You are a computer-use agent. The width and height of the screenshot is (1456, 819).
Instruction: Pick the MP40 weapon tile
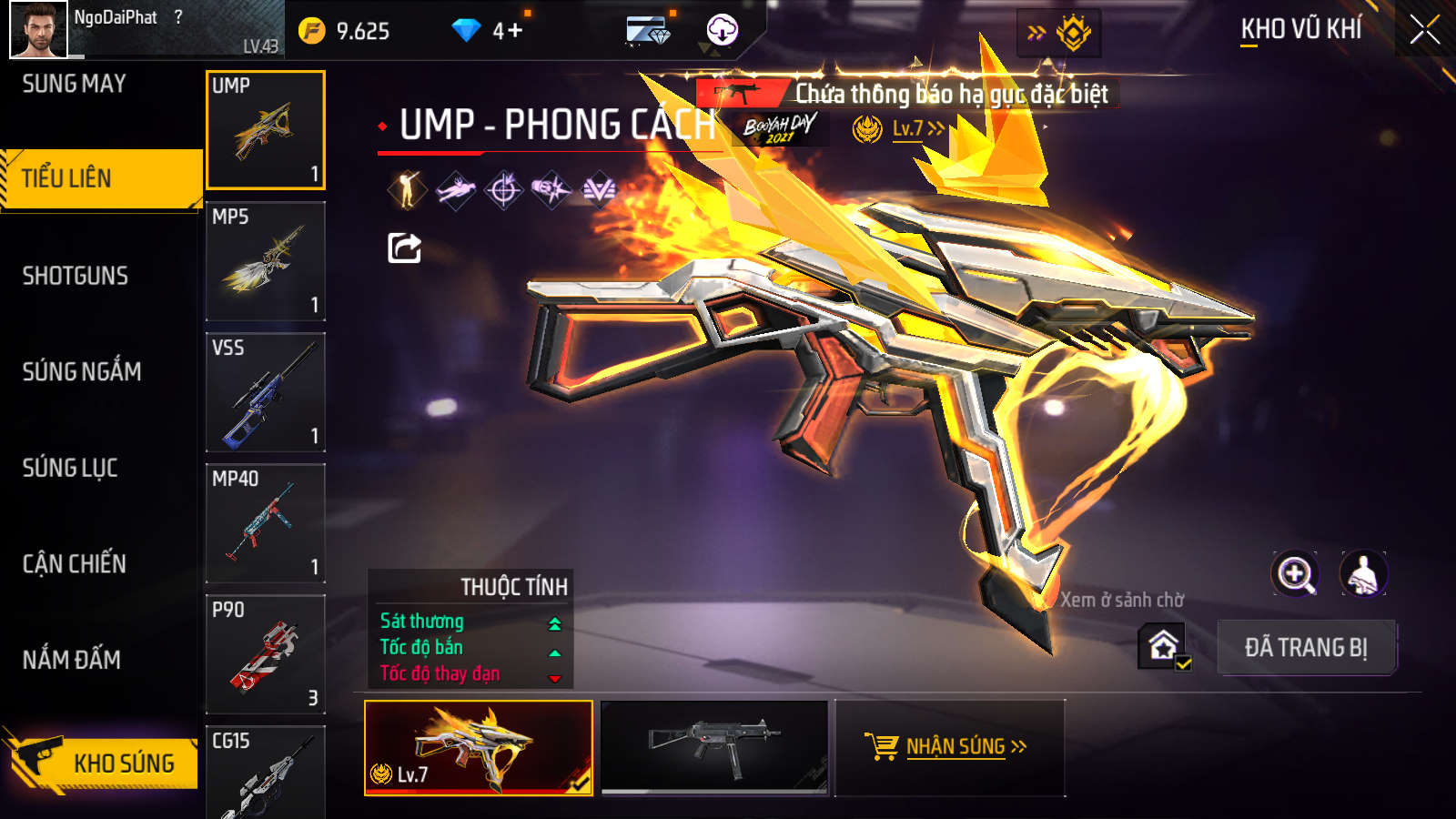[x=266, y=523]
